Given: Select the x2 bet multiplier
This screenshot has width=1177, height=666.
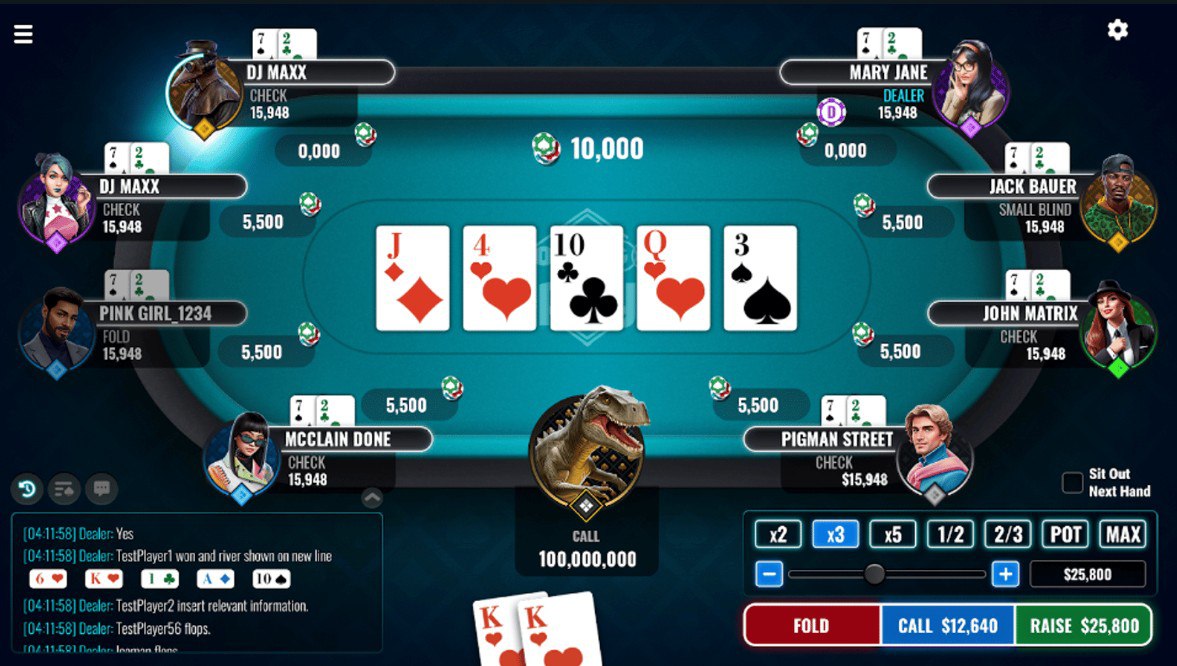Looking at the screenshot, I should [778, 535].
